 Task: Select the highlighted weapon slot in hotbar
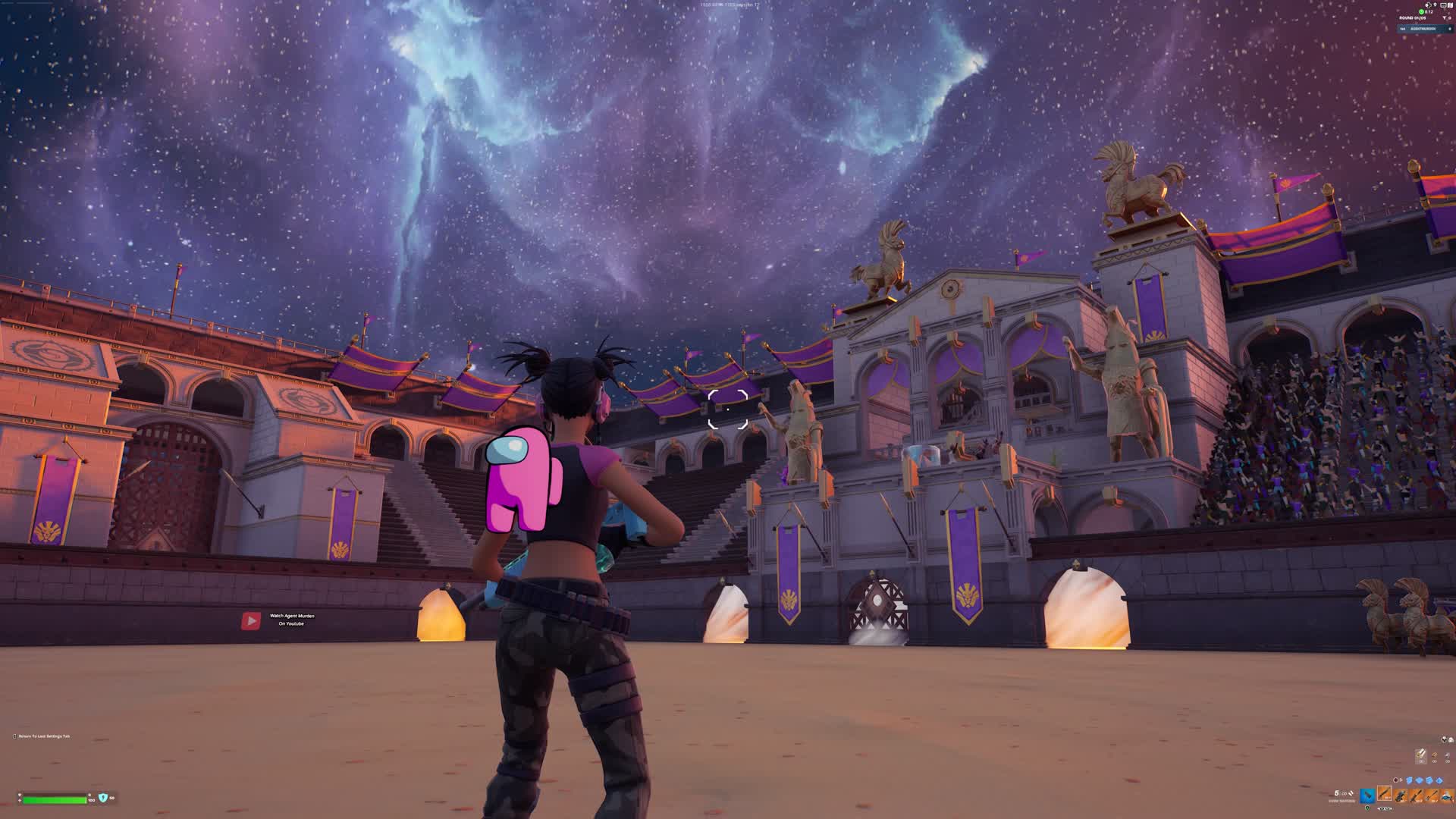click(x=1385, y=794)
